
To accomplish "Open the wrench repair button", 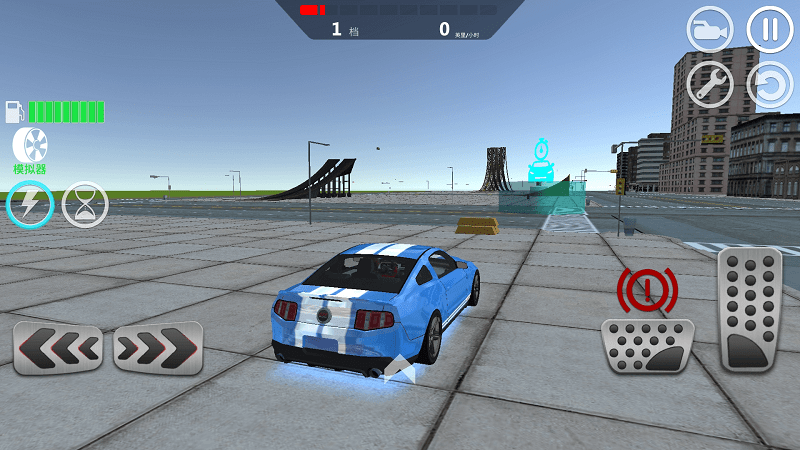I will pyautogui.click(x=709, y=85).
